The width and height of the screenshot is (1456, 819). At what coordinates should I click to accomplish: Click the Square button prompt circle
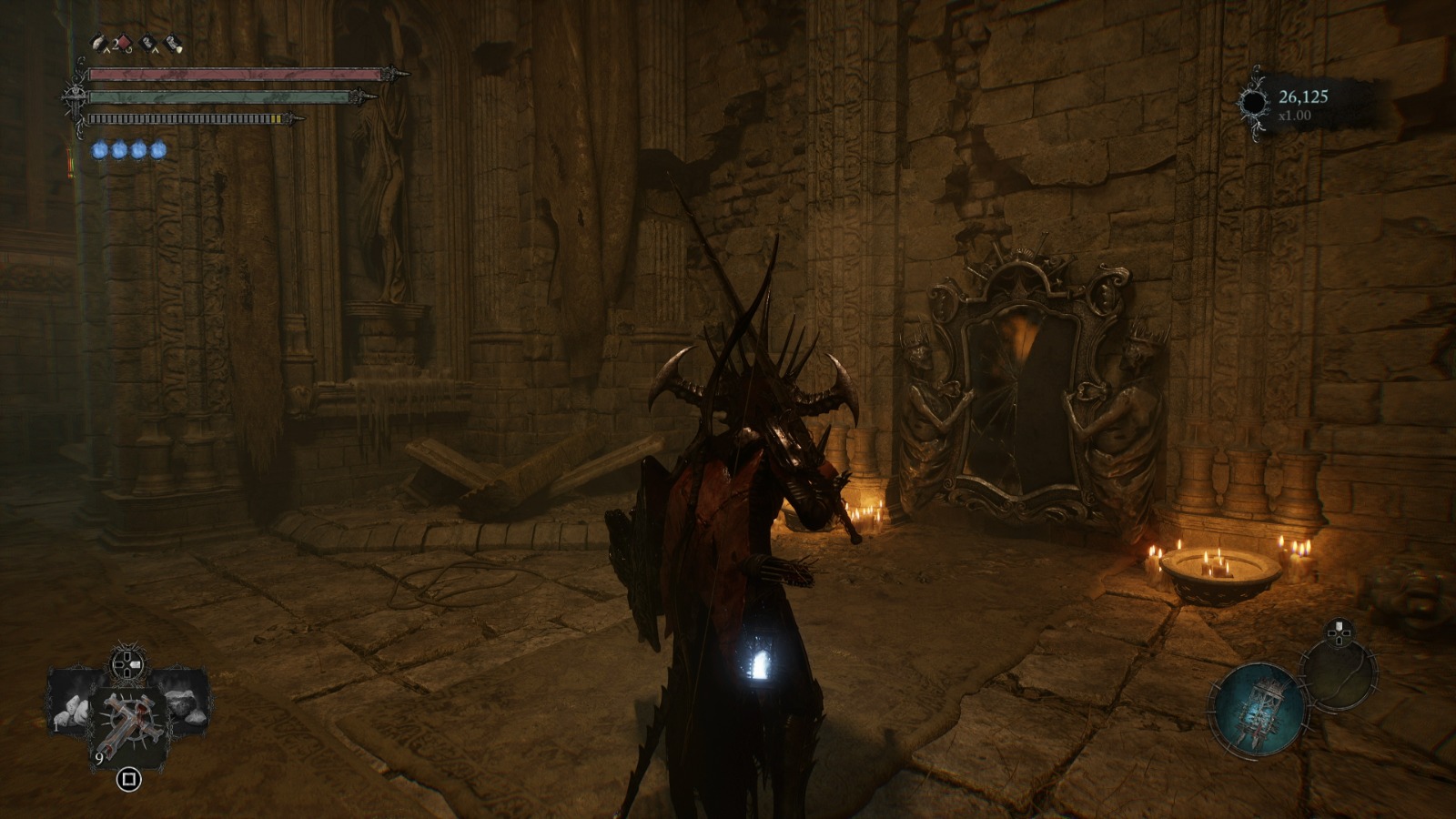pos(129,778)
